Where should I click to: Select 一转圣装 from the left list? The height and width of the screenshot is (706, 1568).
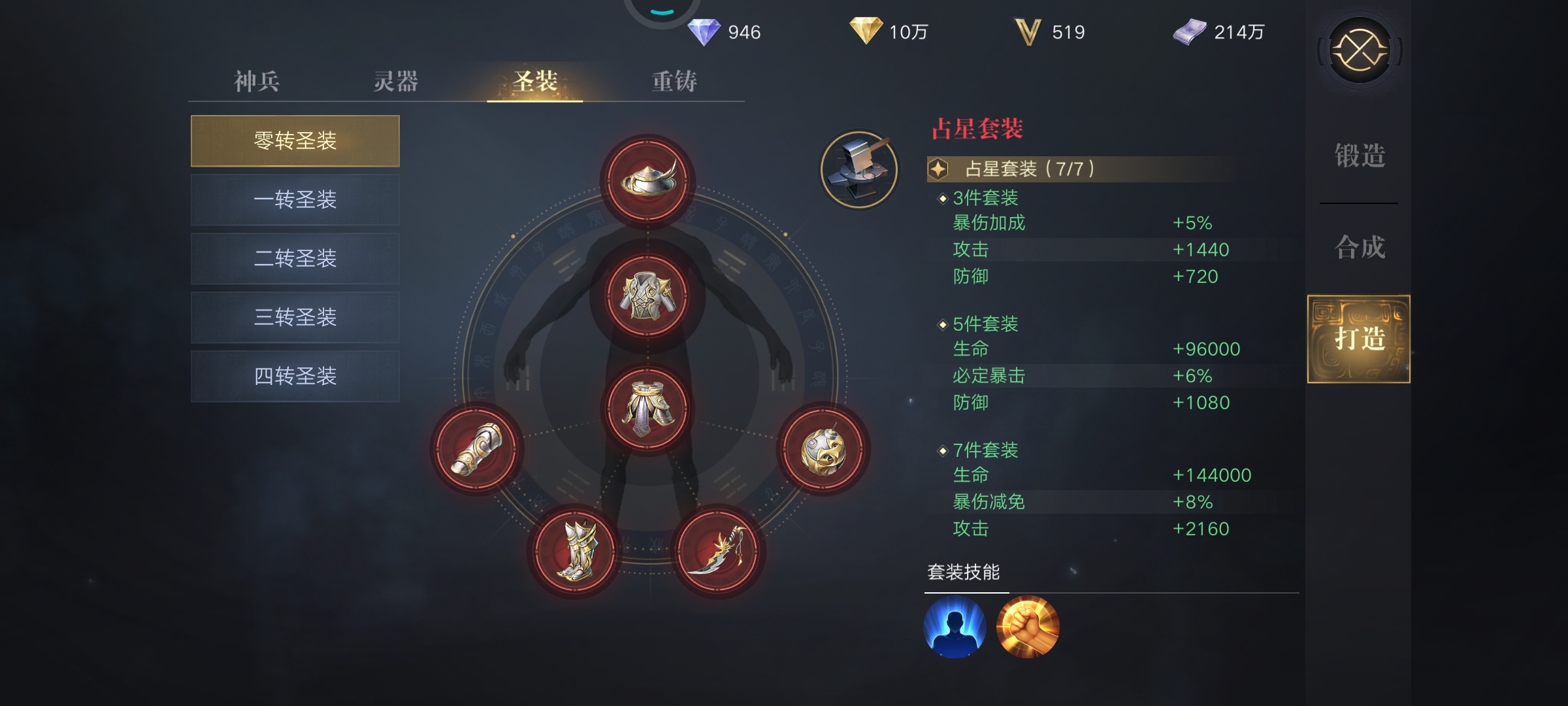coord(295,199)
